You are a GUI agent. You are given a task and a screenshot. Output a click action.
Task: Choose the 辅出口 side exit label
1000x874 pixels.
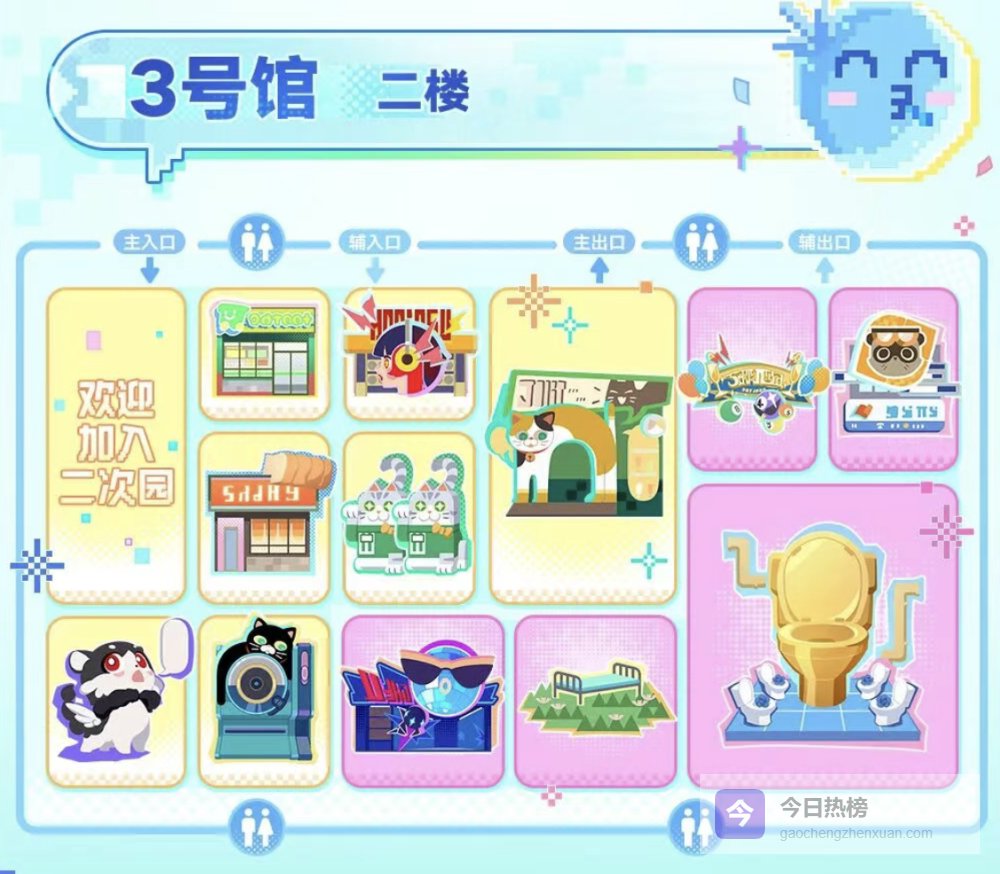(x=824, y=243)
